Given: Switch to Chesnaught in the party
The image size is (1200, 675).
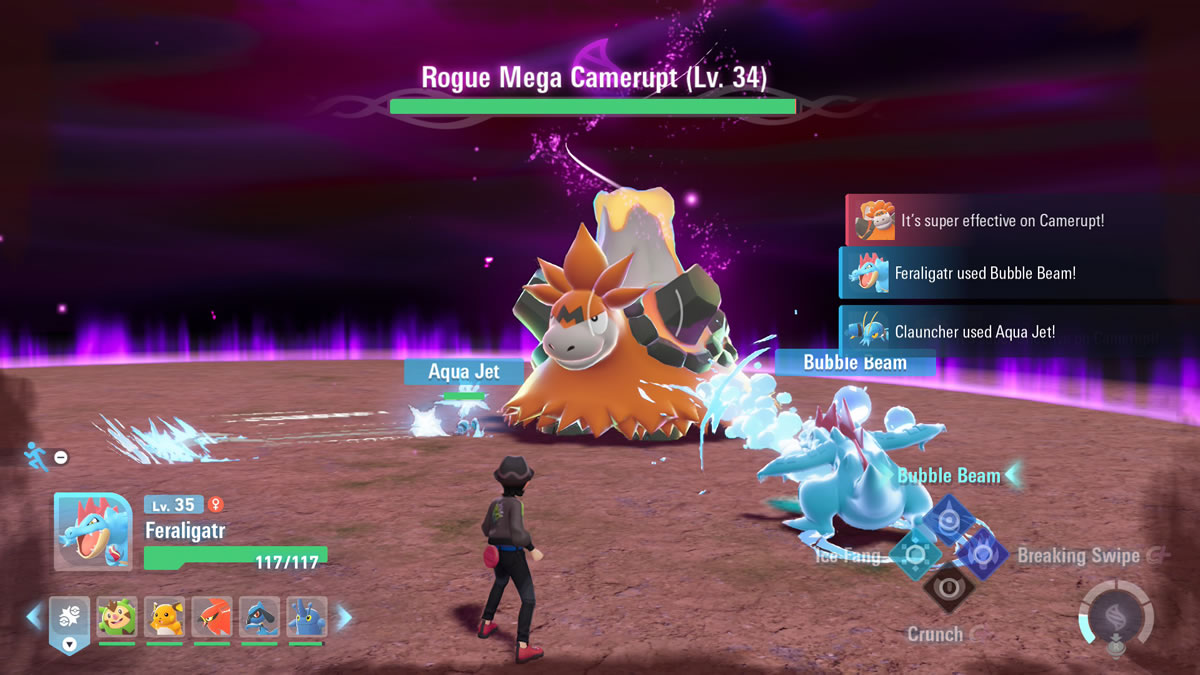Looking at the screenshot, I should (117, 618).
